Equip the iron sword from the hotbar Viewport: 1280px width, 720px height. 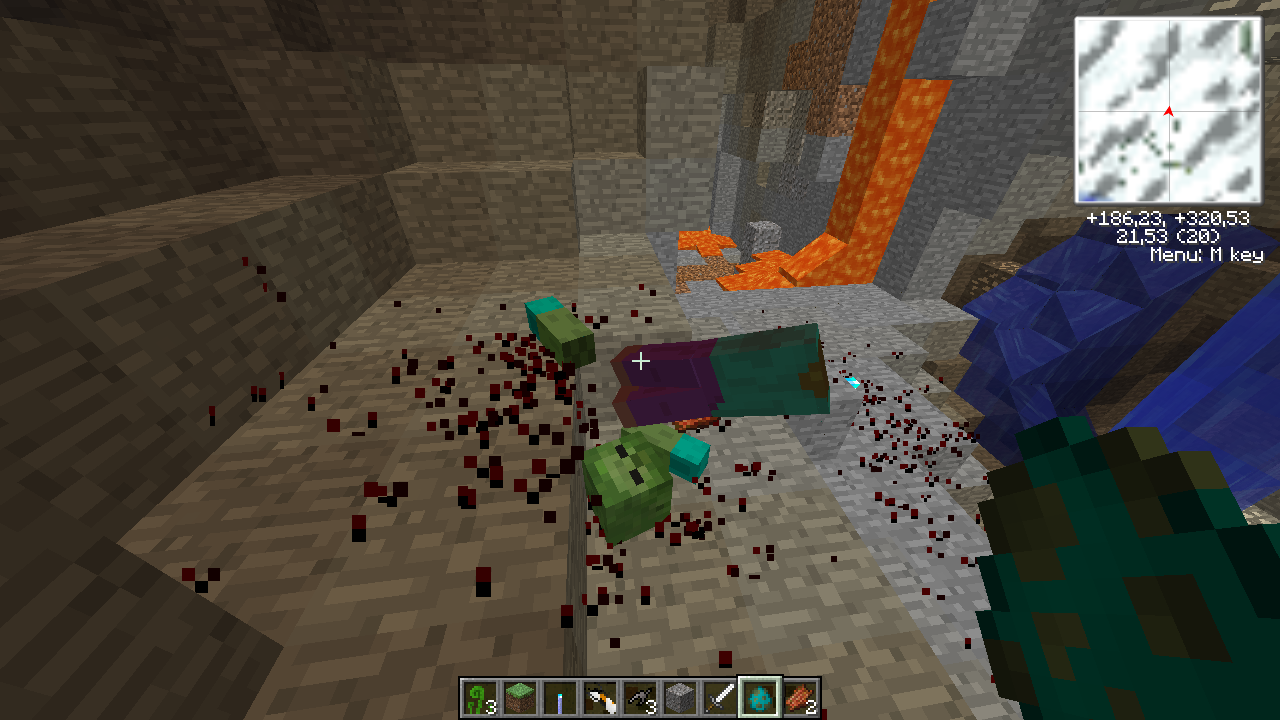coord(720,697)
